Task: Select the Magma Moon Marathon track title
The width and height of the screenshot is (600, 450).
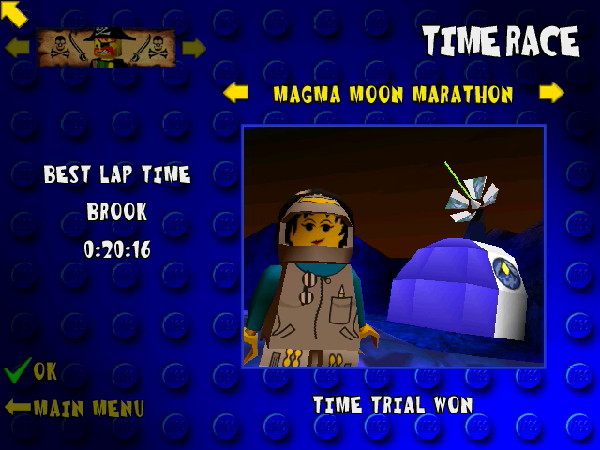Action: [393, 94]
